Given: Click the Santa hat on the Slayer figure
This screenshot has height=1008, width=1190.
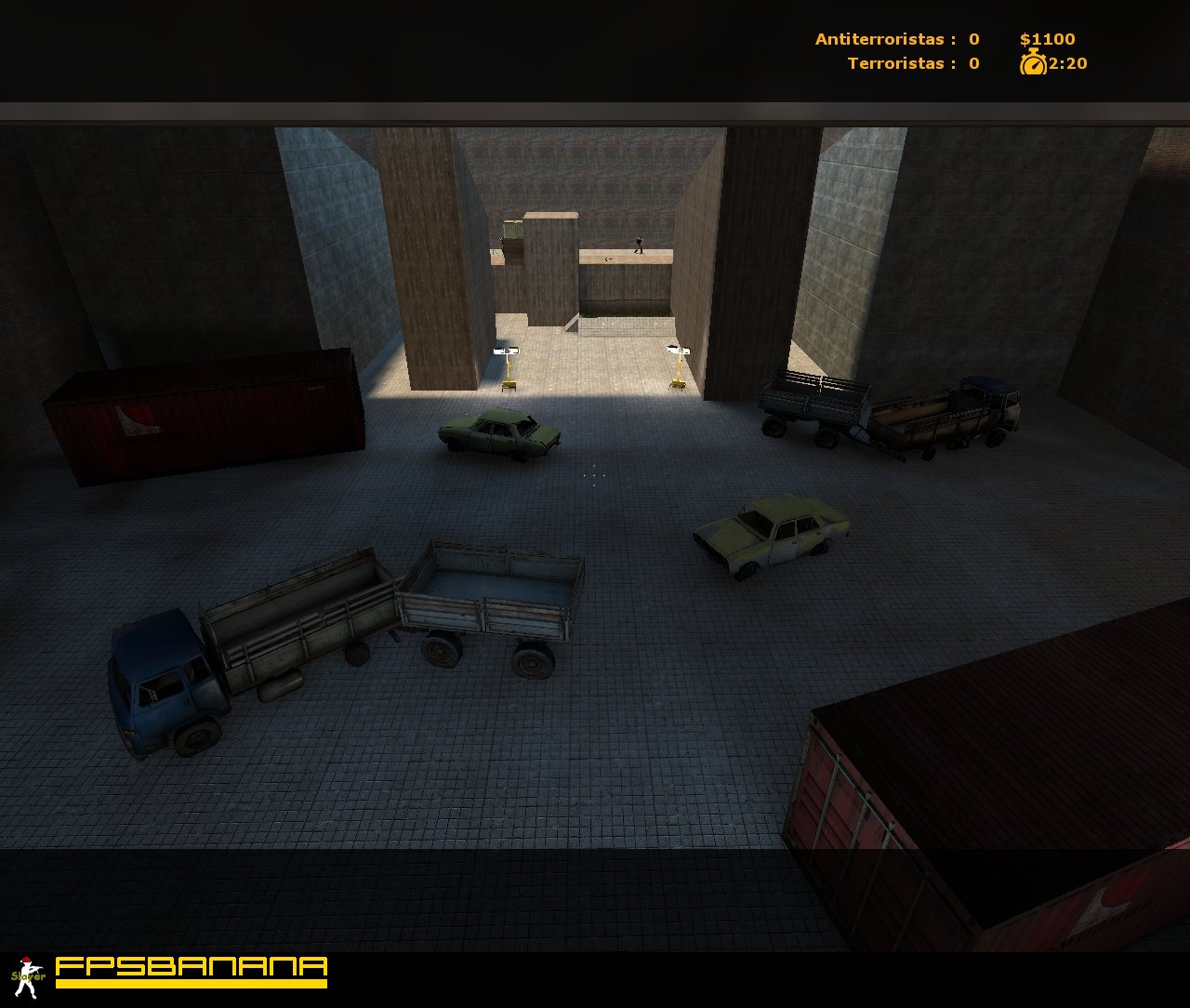Looking at the screenshot, I should [26, 959].
